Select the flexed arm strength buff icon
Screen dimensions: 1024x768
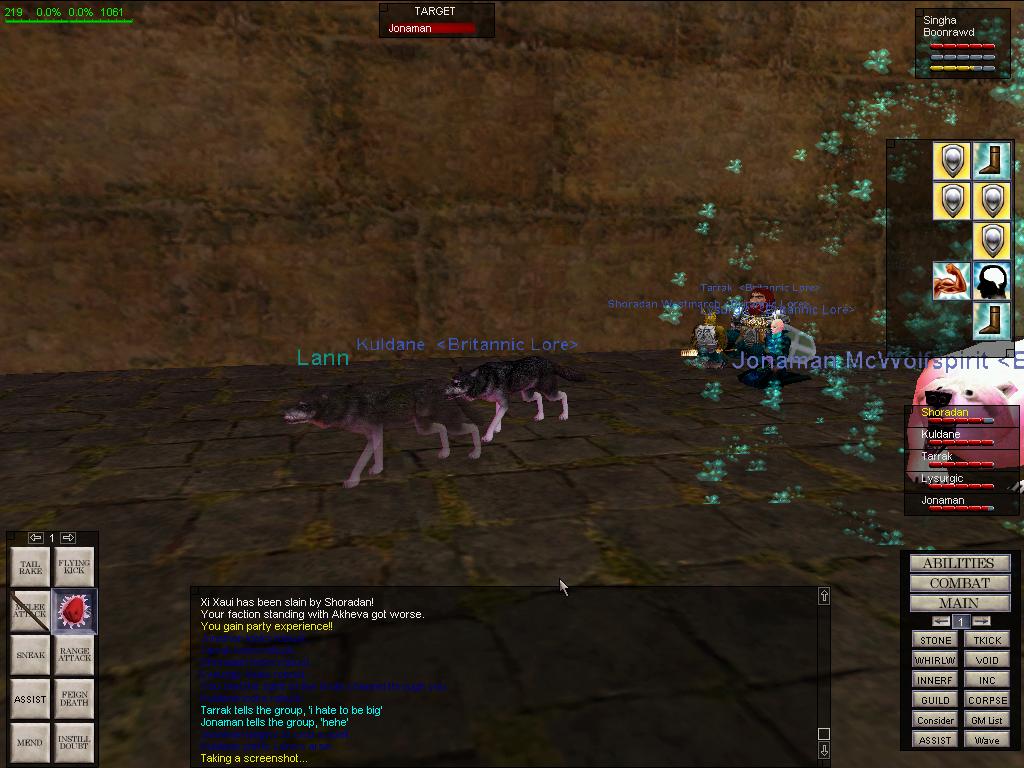(951, 281)
